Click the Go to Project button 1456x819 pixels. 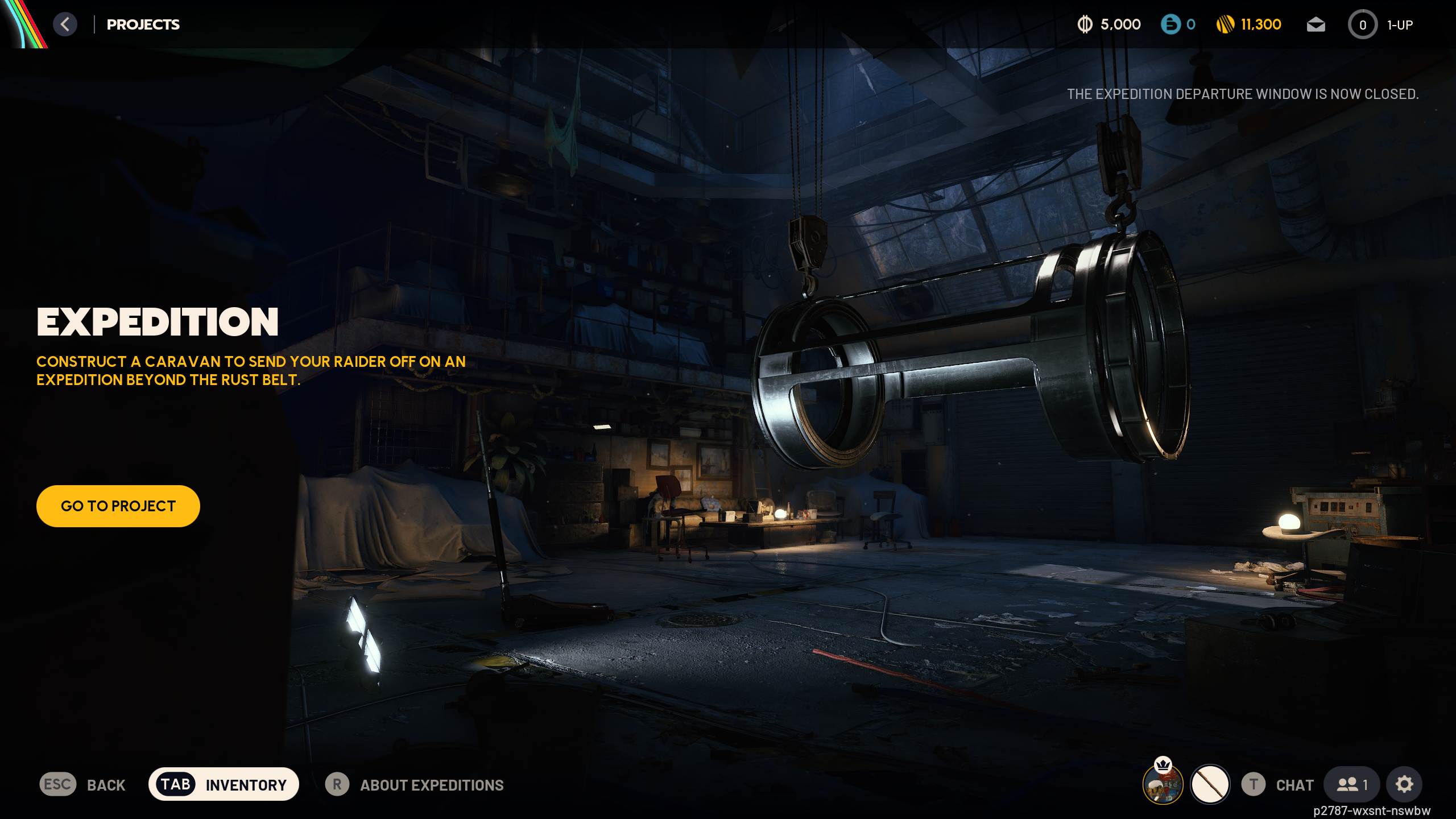[x=118, y=506]
